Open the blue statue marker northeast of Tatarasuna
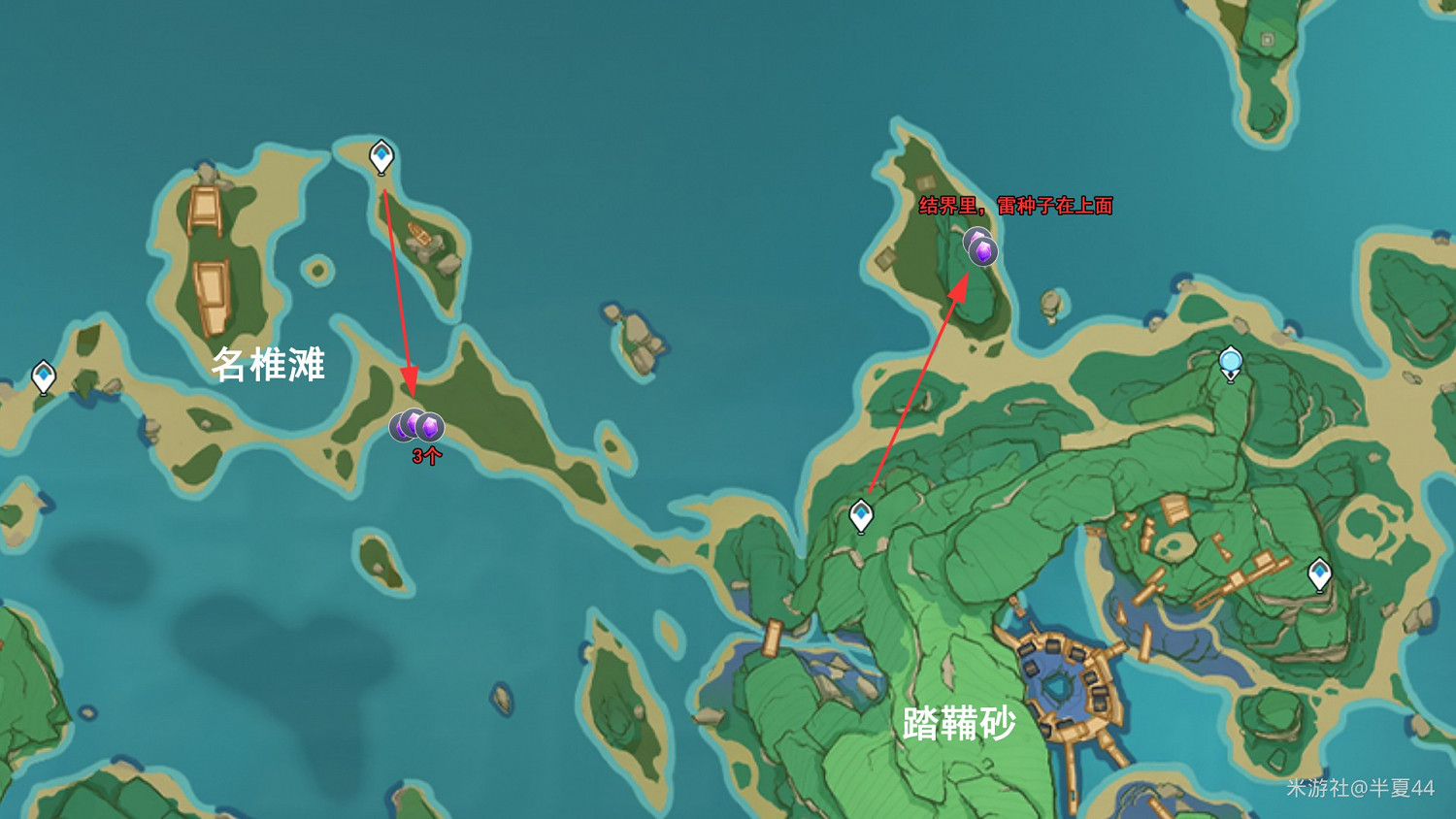The width and height of the screenshot is (1456, 819). tap(1231, 361)
